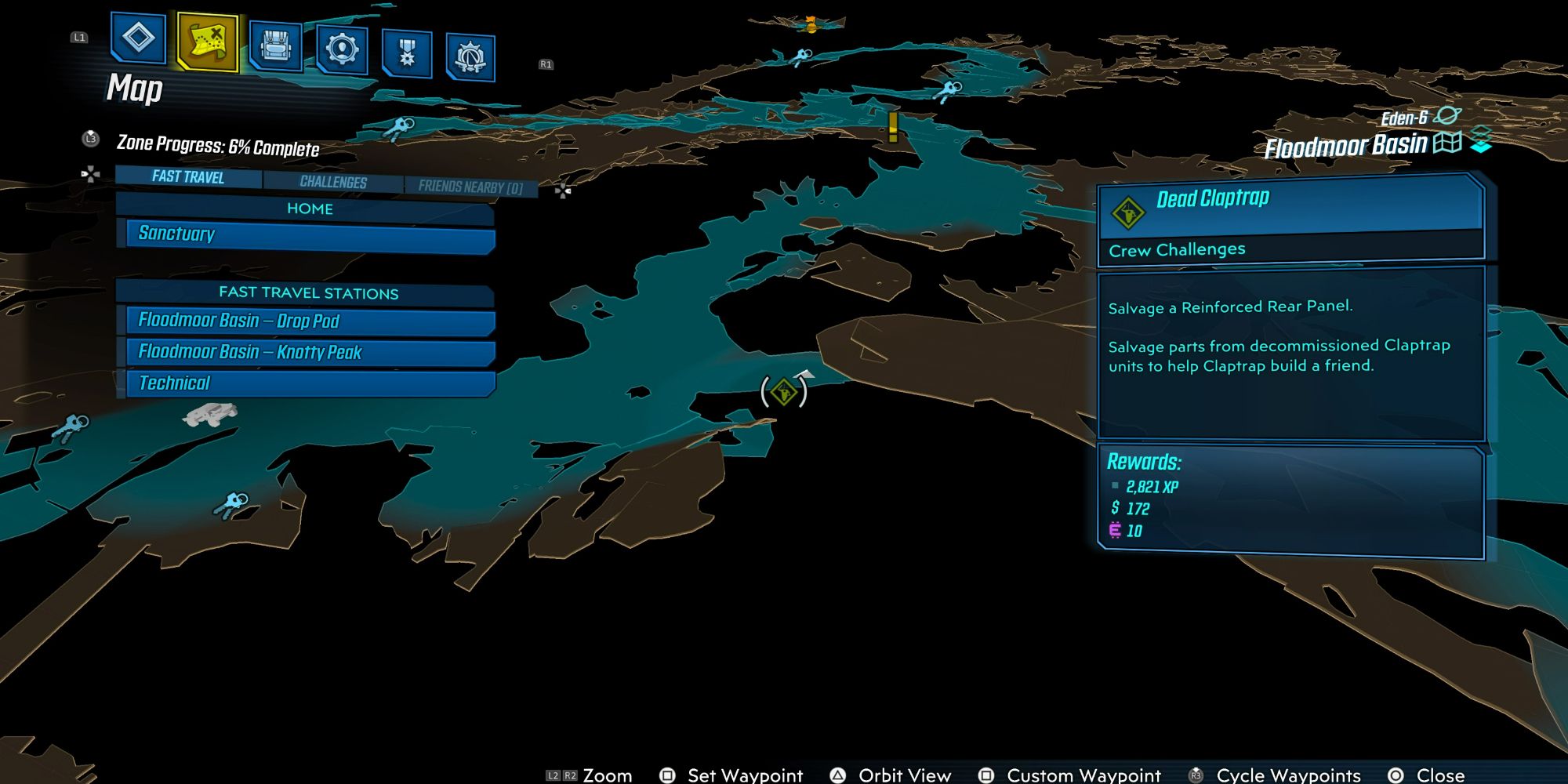
Task: Open the Floodmoor Basin zone map icon
Action: [1447, 143]
